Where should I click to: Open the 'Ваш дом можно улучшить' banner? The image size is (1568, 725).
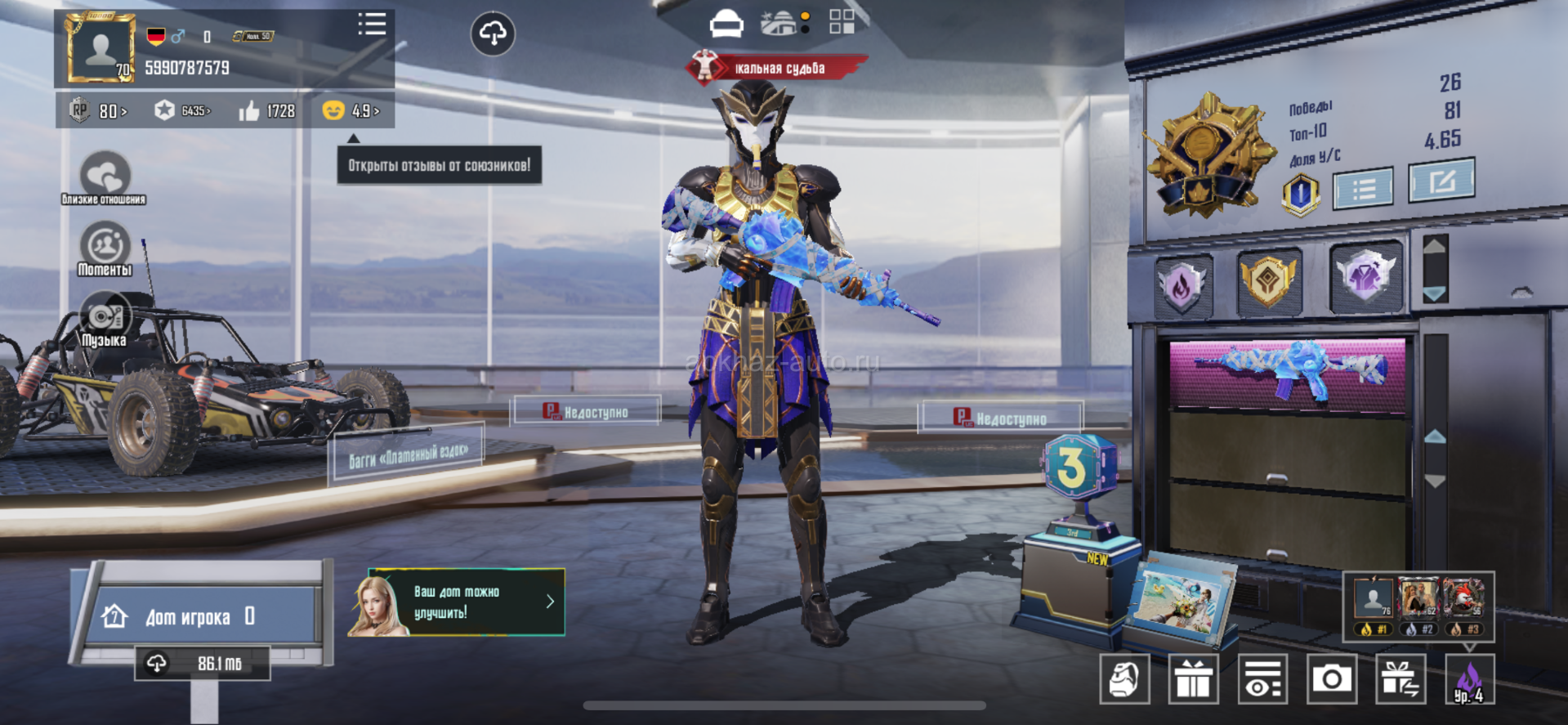click(x=458, y=602)
